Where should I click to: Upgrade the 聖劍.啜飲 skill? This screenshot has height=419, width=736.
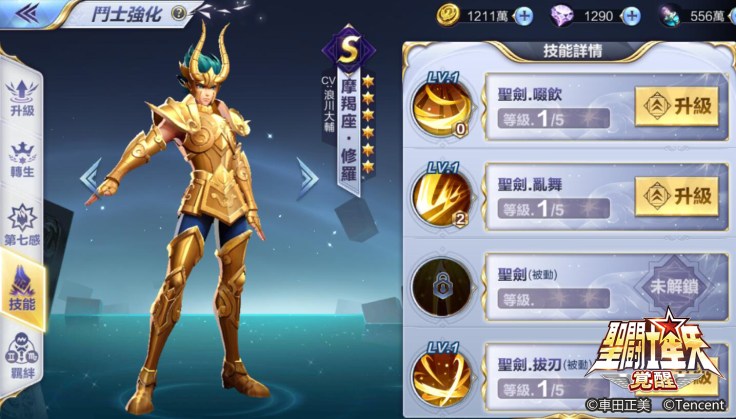coord(676,104)
